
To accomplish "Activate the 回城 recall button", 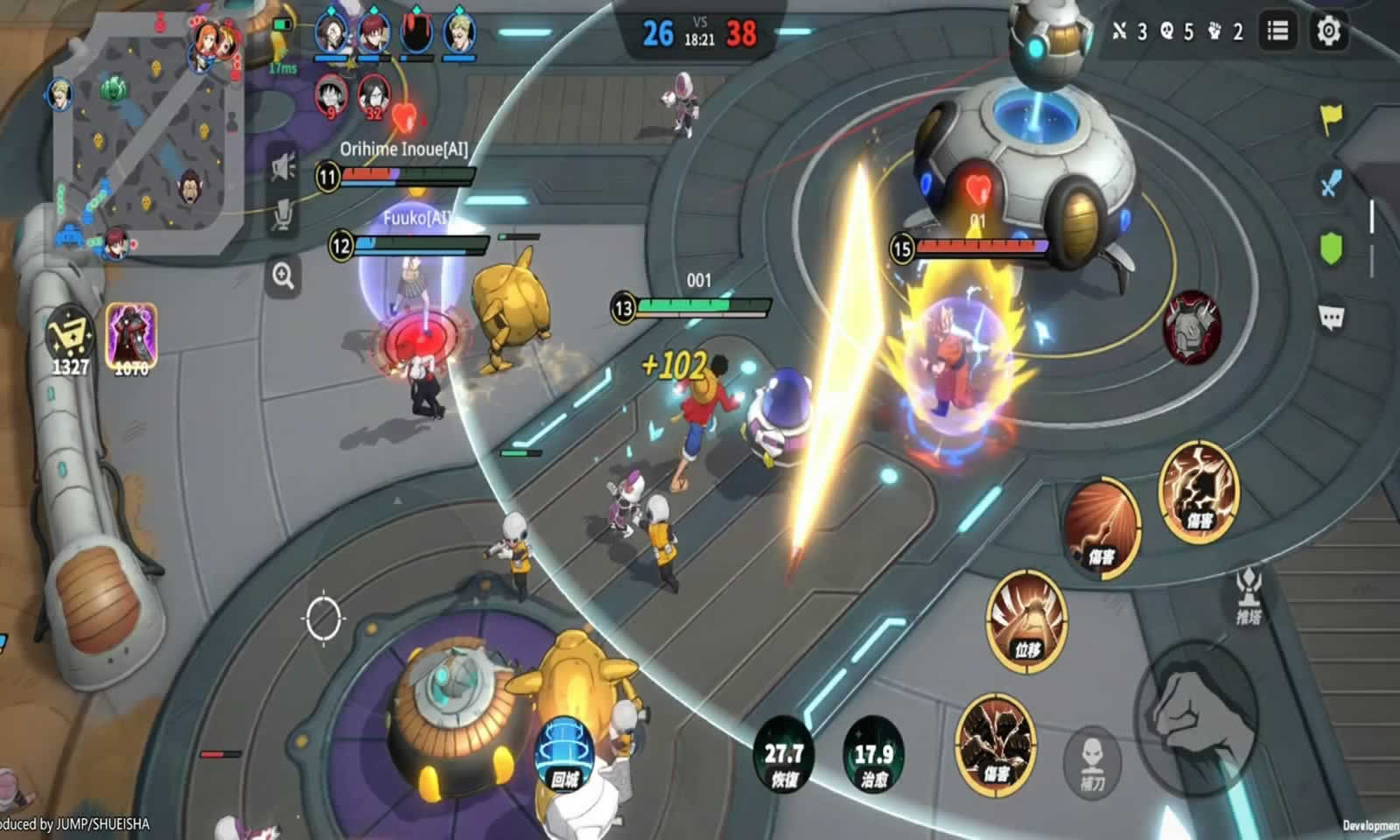I will pyautogui.click(x=566, y=752).
